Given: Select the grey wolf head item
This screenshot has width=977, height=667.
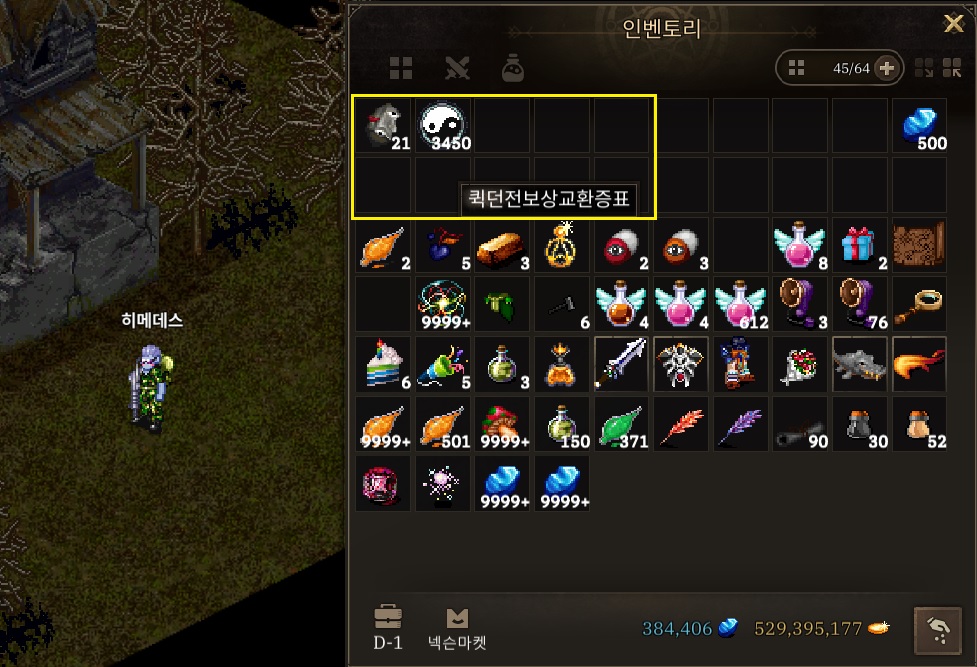Looking at the screenshot, I should coord(859,364).
